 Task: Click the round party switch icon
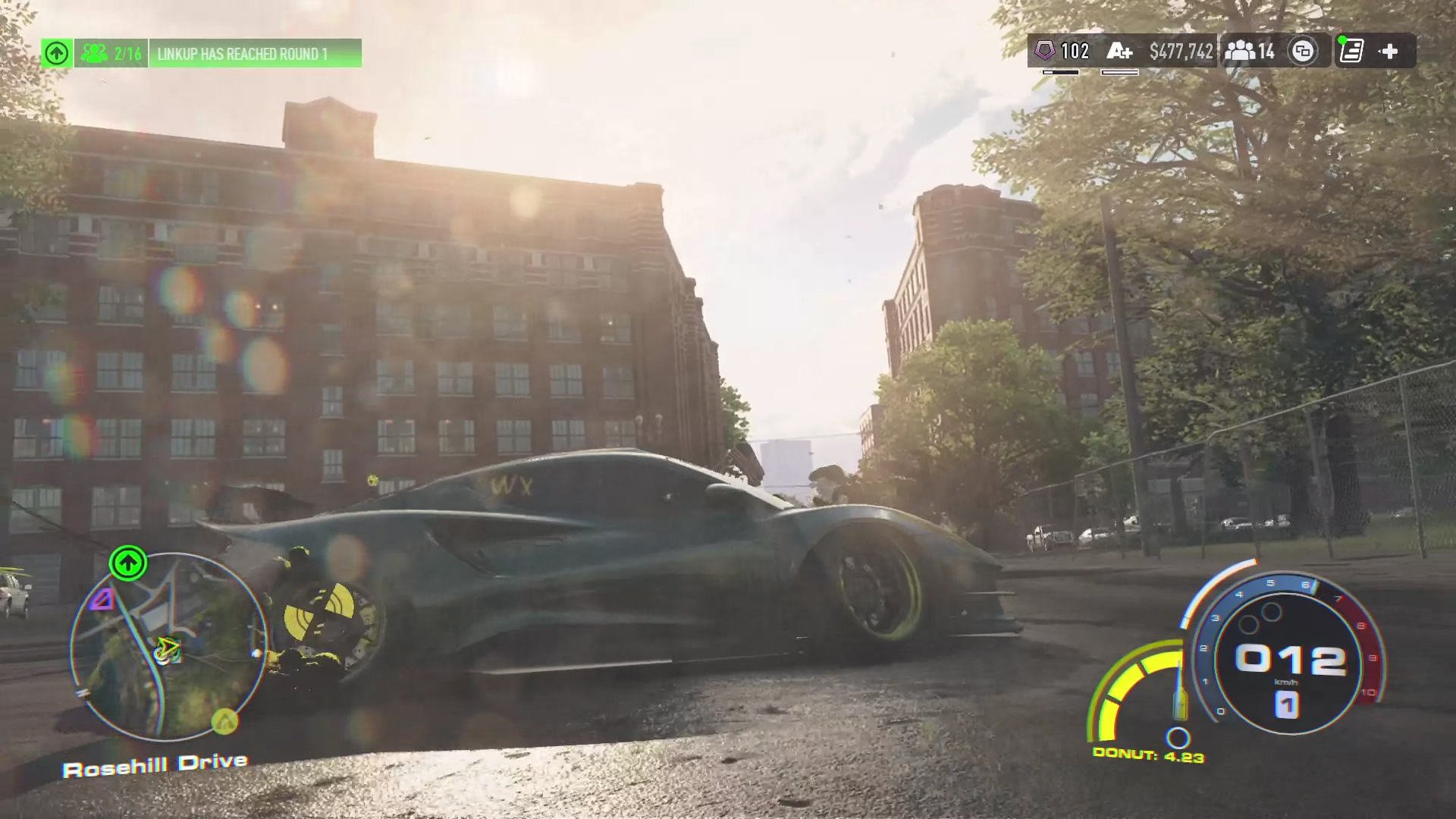click(1303, 52)
